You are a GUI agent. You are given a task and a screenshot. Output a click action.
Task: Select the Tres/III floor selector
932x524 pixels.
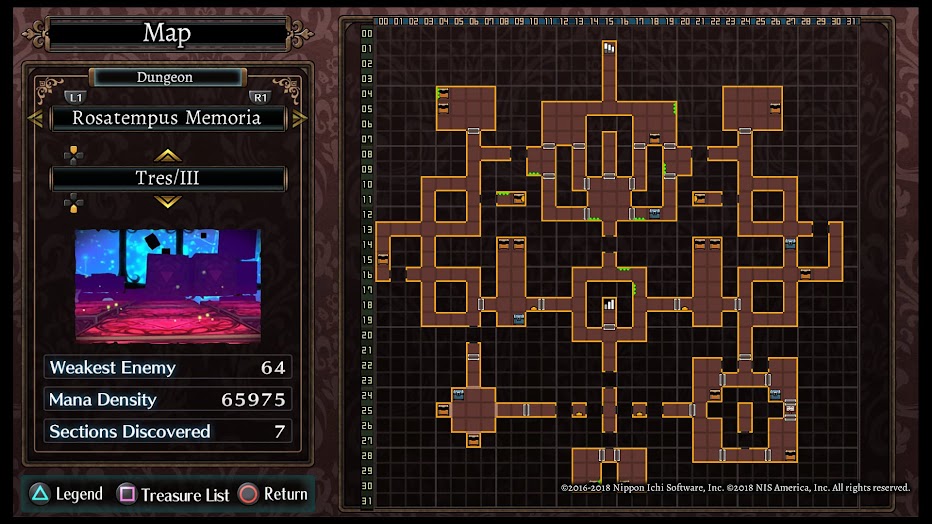[167, 179]
